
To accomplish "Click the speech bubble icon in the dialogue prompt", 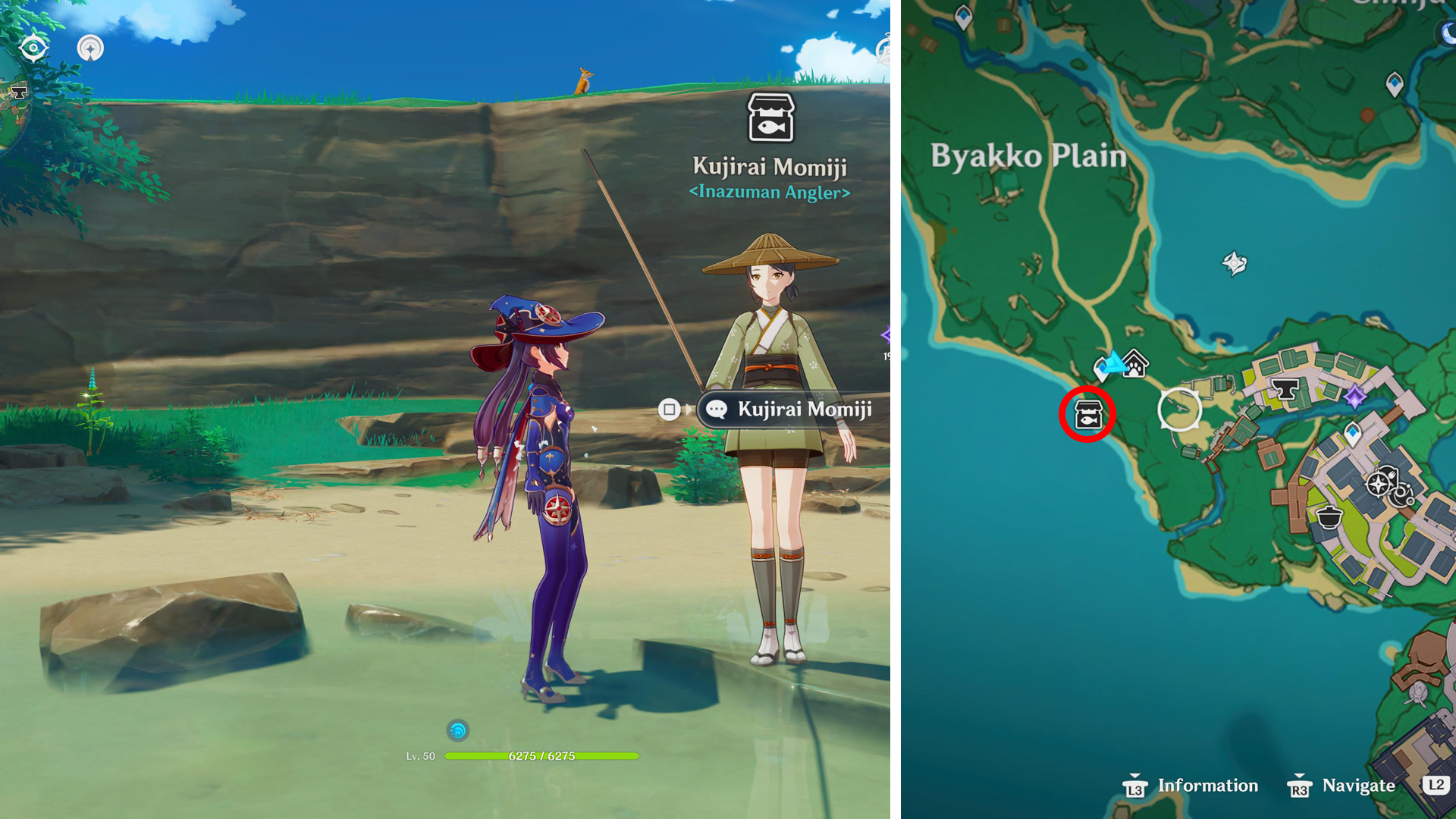I will 716,409.
